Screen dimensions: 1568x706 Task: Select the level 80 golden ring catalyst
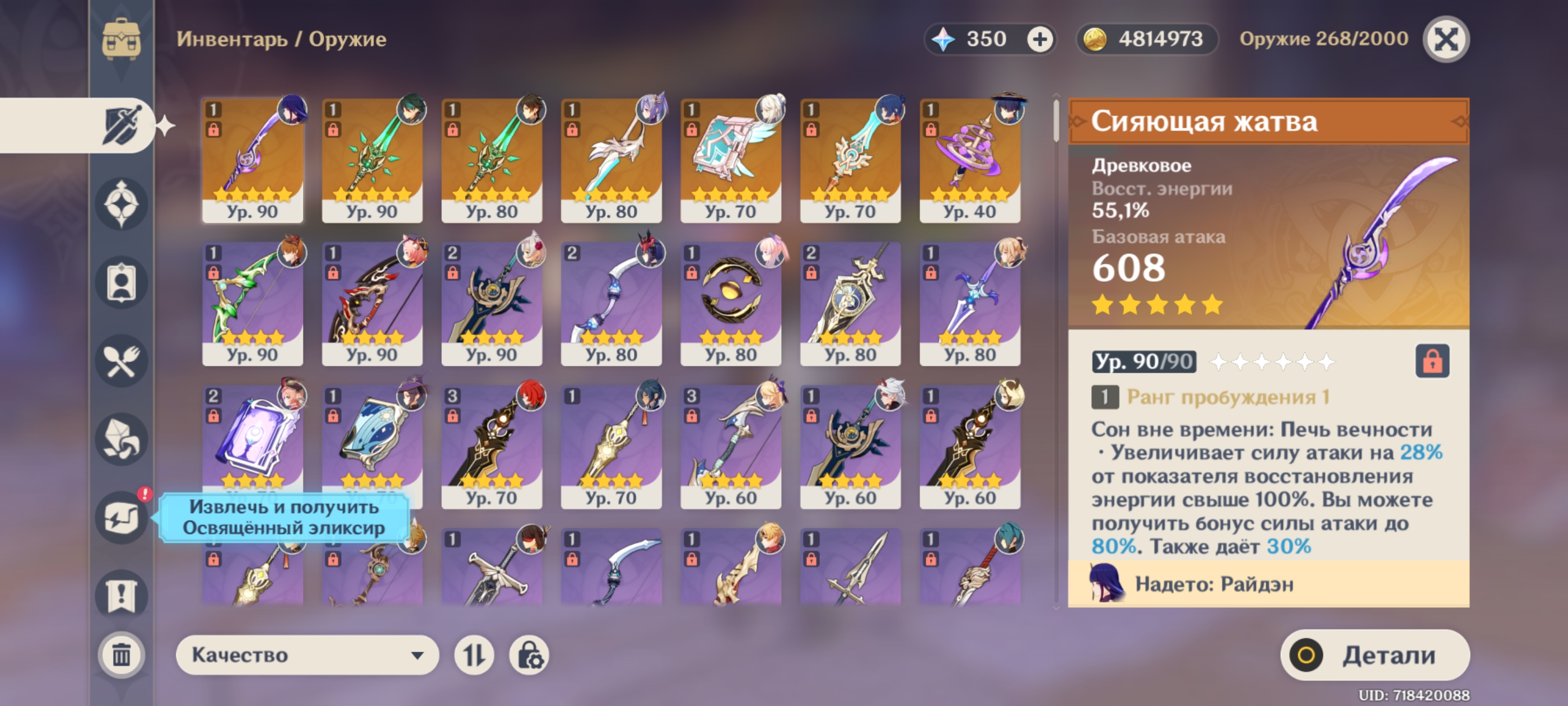click(x=730, y=303)
